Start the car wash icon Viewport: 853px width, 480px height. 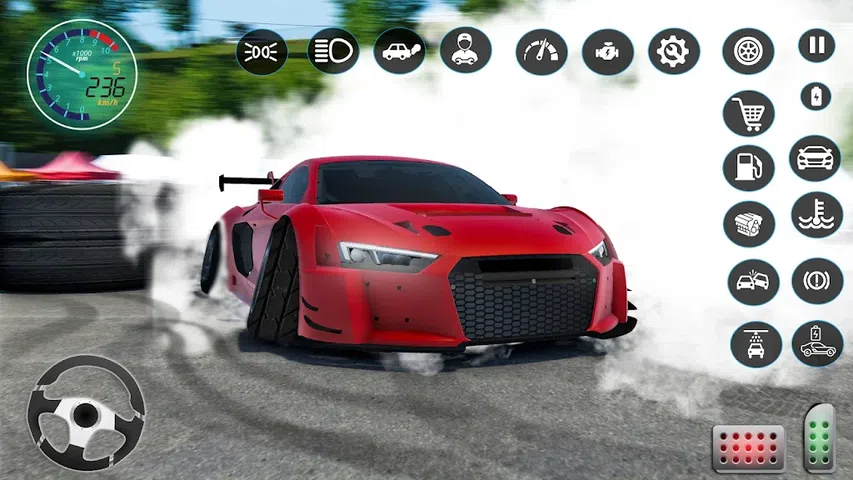[x=756, y=343]
